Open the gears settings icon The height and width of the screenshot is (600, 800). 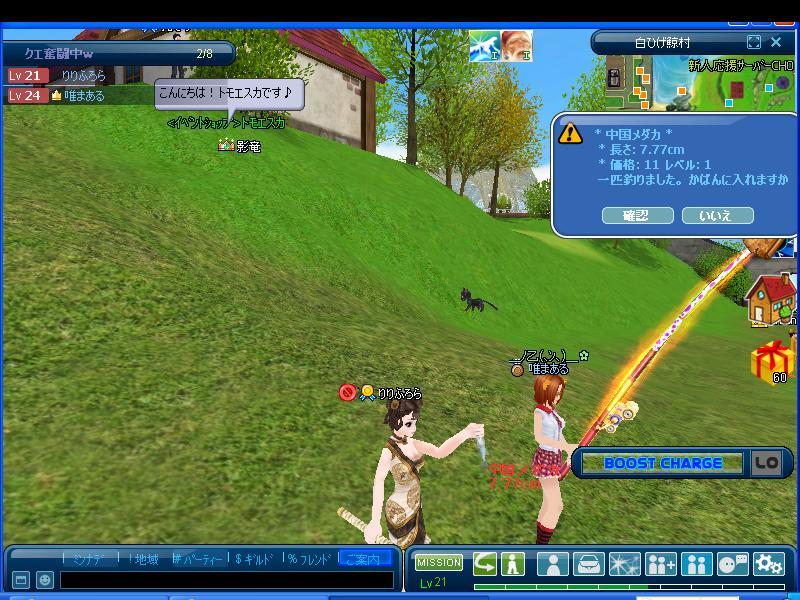tap(768, 564)
